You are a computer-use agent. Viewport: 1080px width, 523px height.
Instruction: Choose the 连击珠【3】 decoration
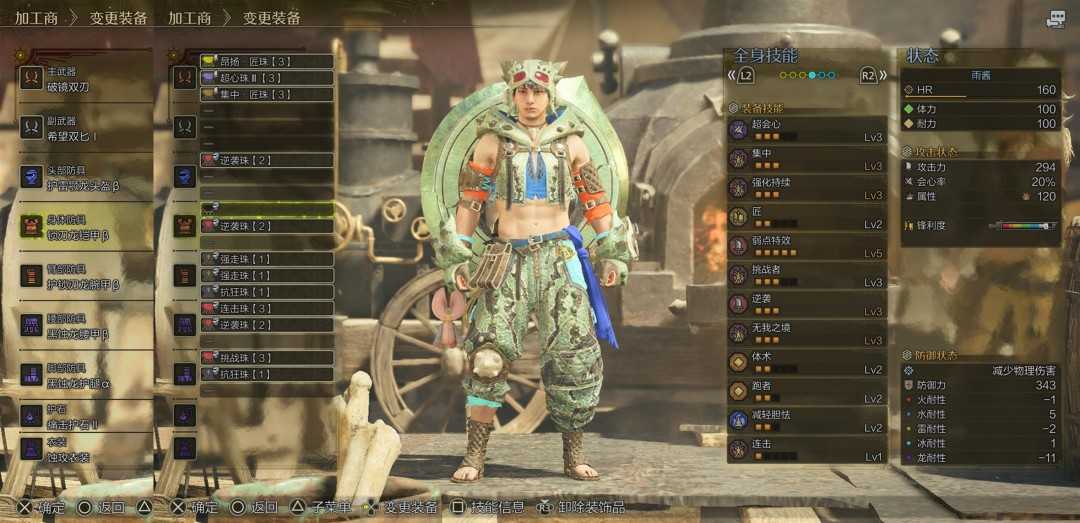click(266, 308)
